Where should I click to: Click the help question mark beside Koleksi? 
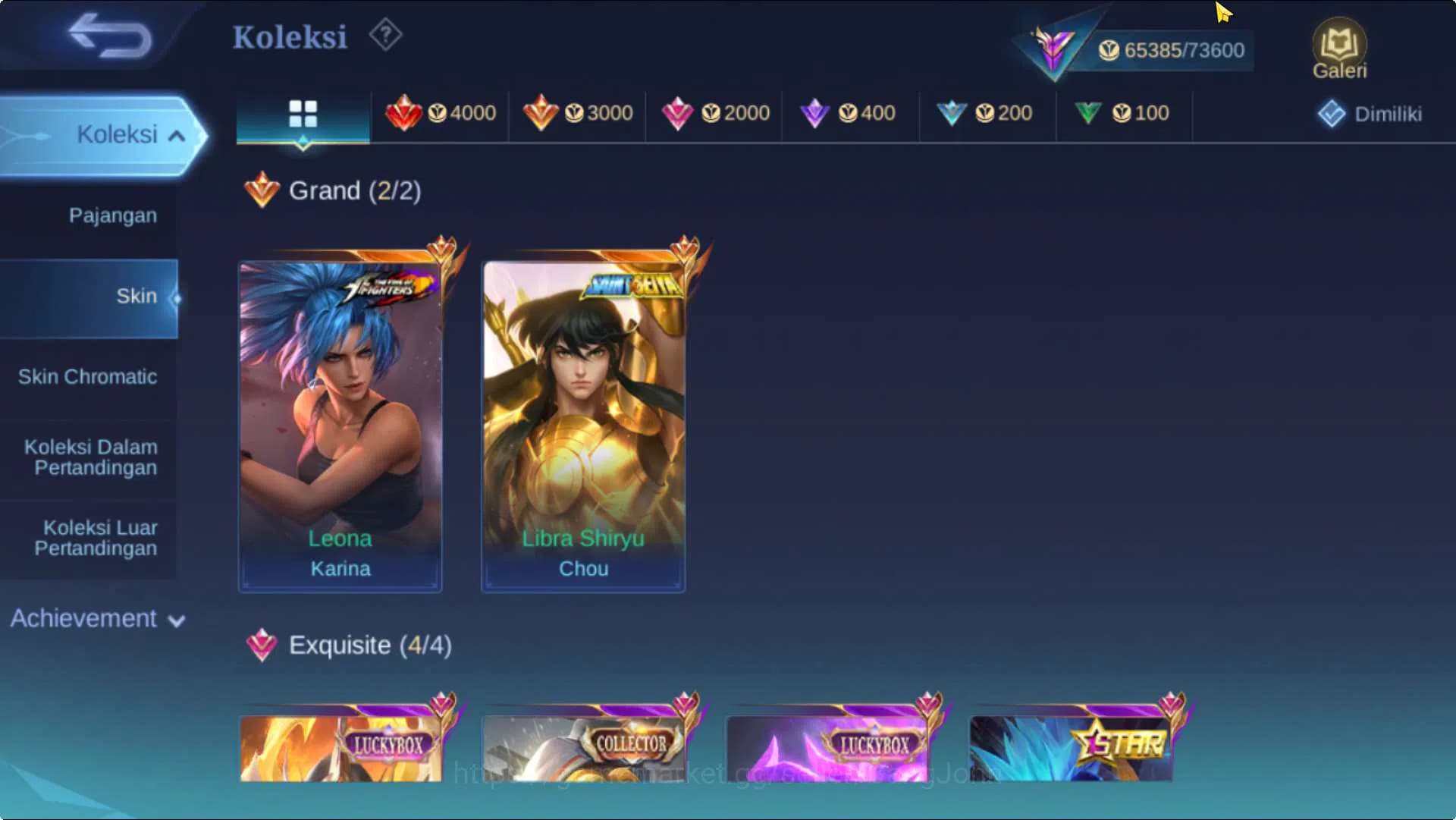coord(385,34)
